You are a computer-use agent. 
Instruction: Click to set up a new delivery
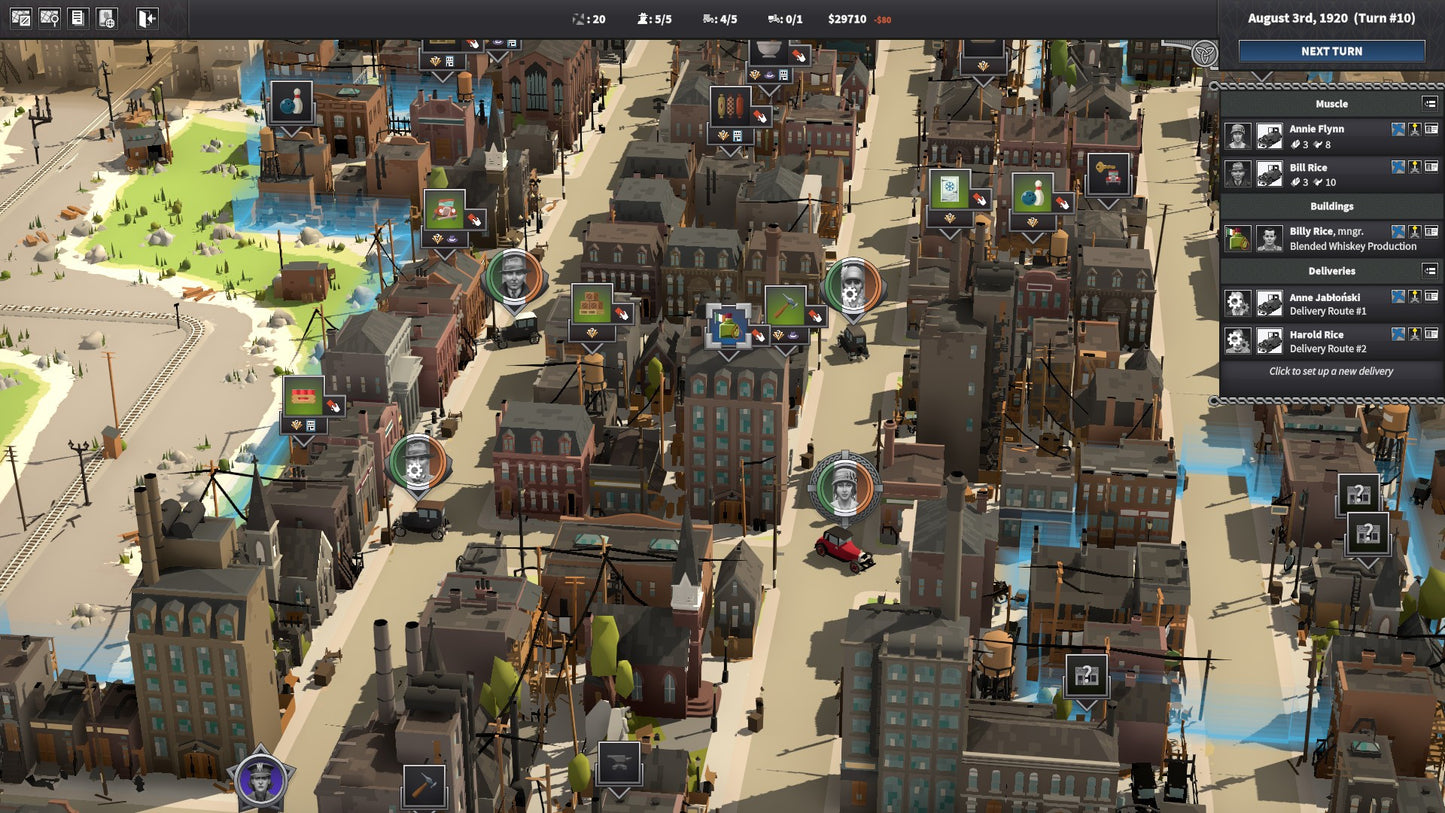pos(1330,371)
